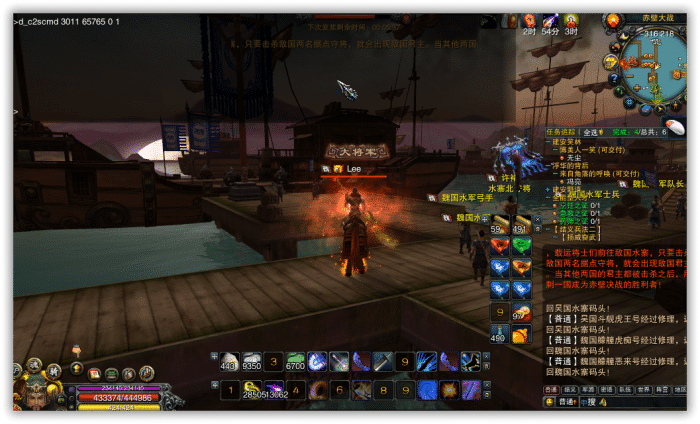Click the red buff icon showing 2时

[x=529, y=20]
